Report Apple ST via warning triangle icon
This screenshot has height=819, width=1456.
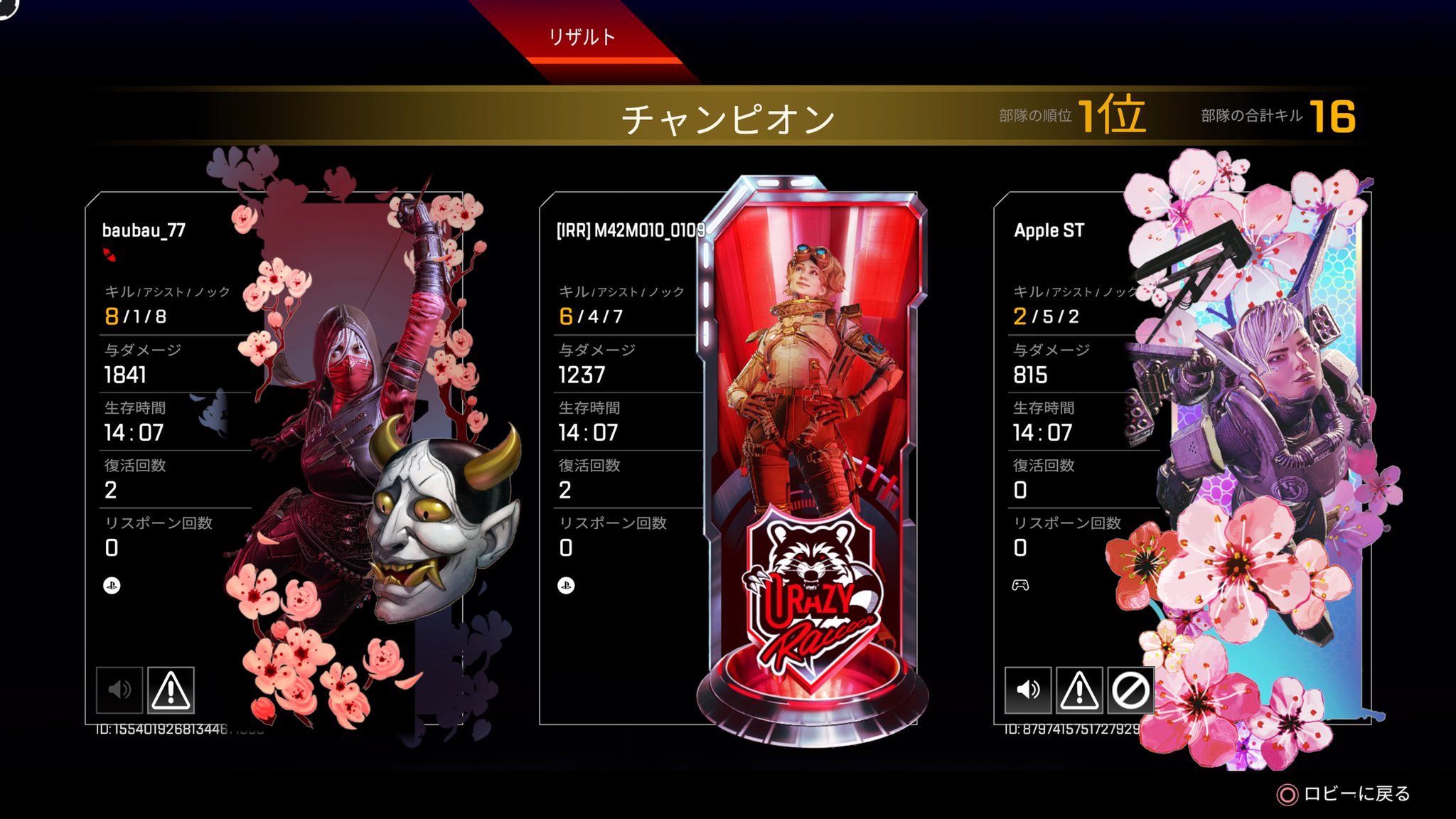pos(1081,689)
